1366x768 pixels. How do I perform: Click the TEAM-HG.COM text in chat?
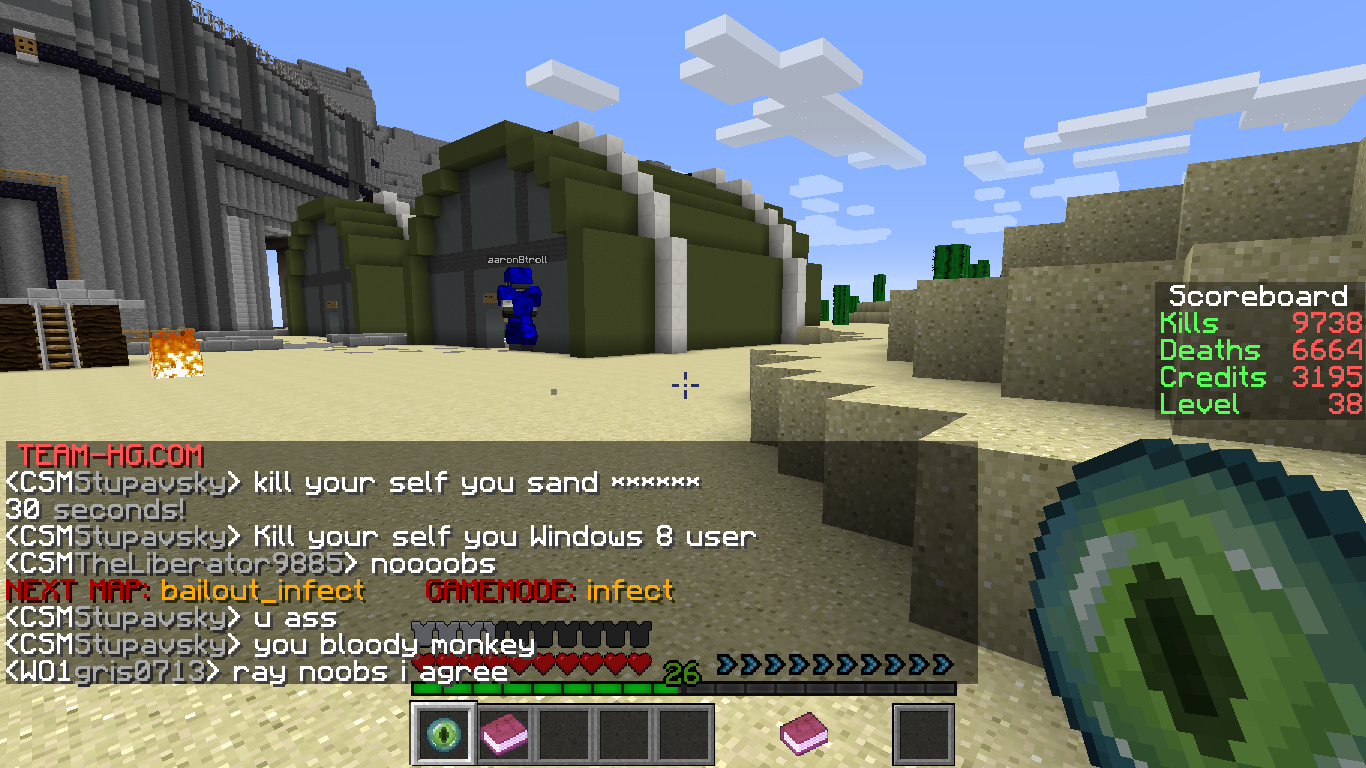110,456
